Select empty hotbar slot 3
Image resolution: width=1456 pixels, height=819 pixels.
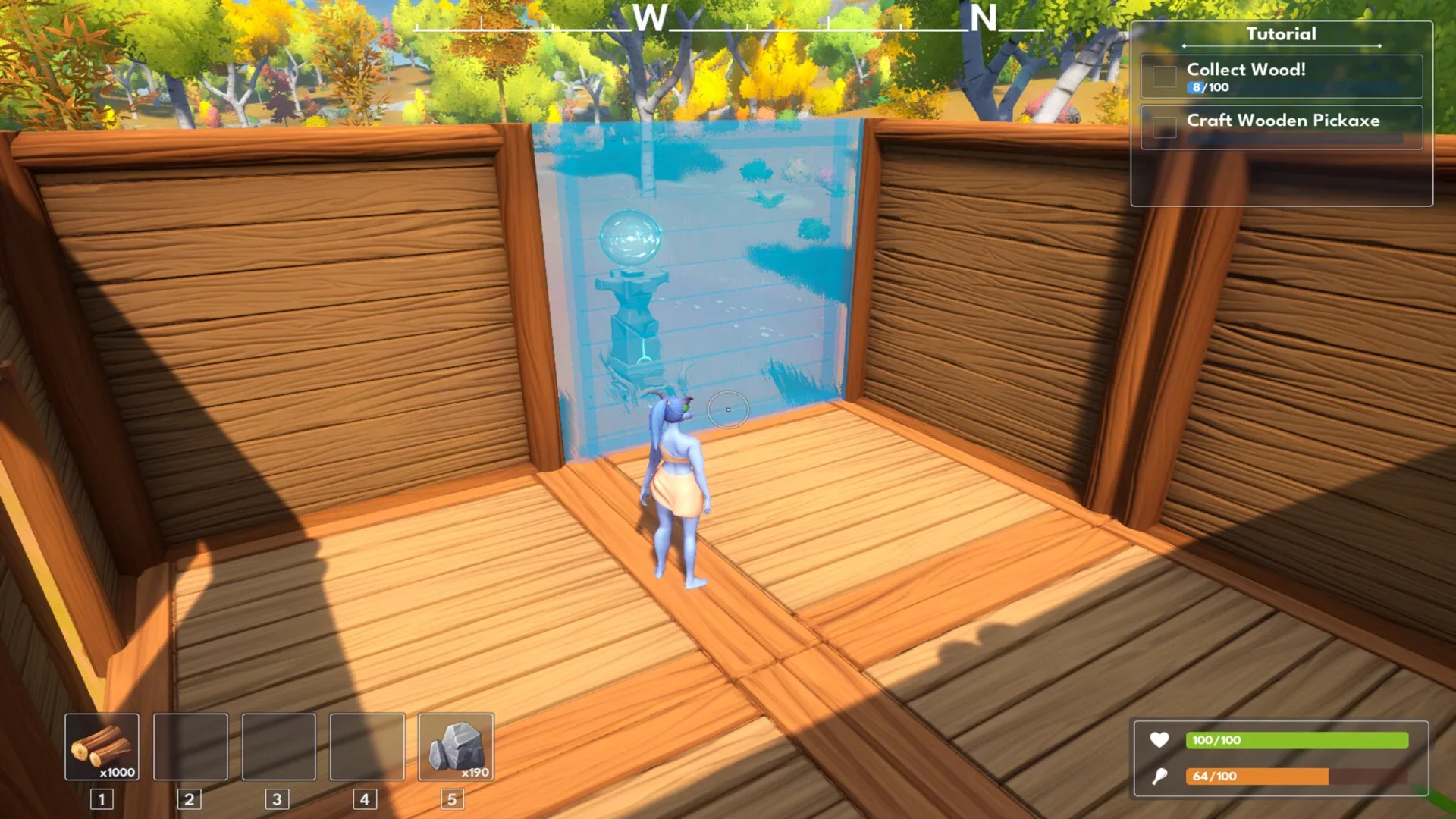pos(278,747)
